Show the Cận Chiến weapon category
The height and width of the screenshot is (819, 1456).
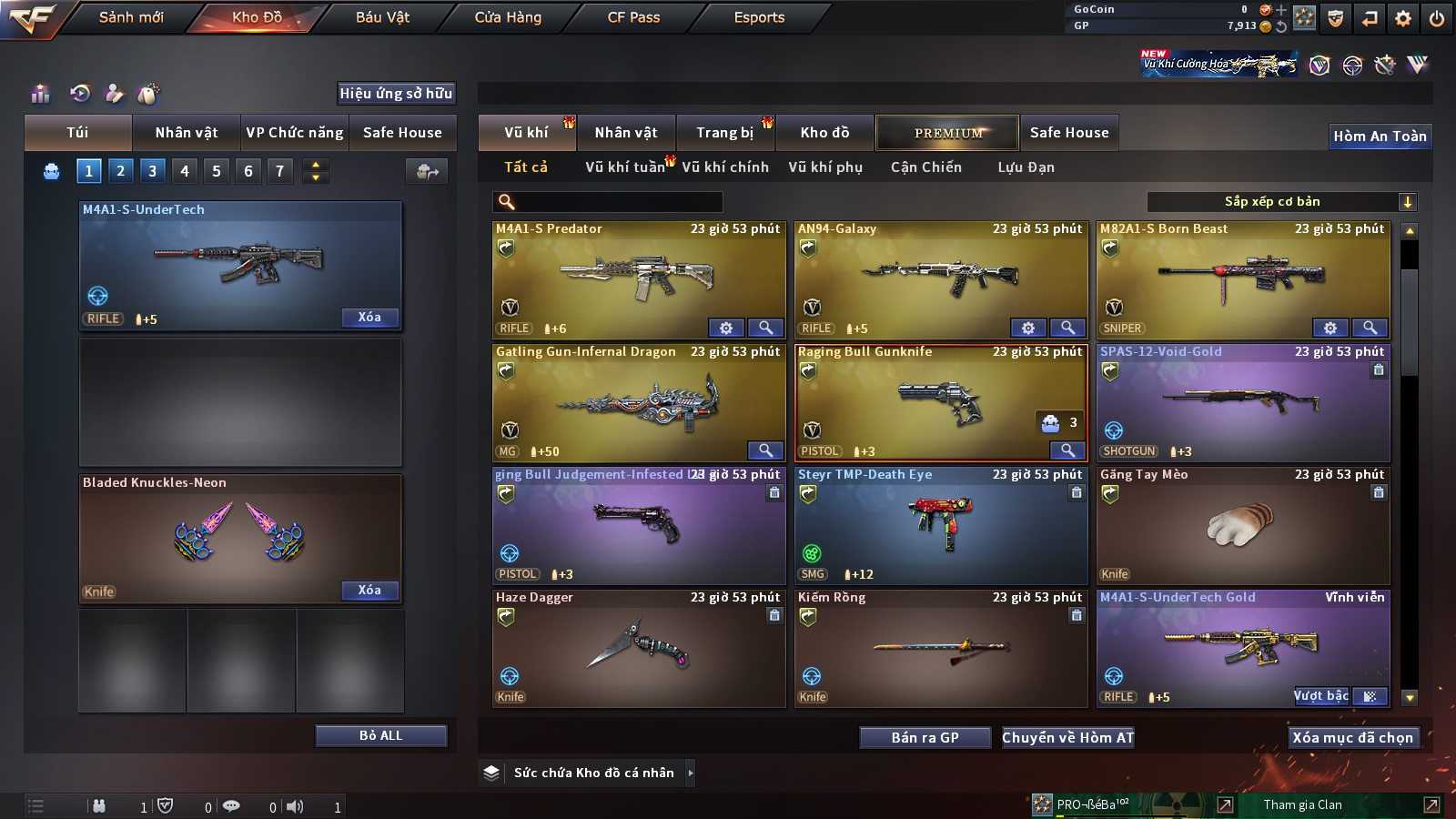click(925, 167)
